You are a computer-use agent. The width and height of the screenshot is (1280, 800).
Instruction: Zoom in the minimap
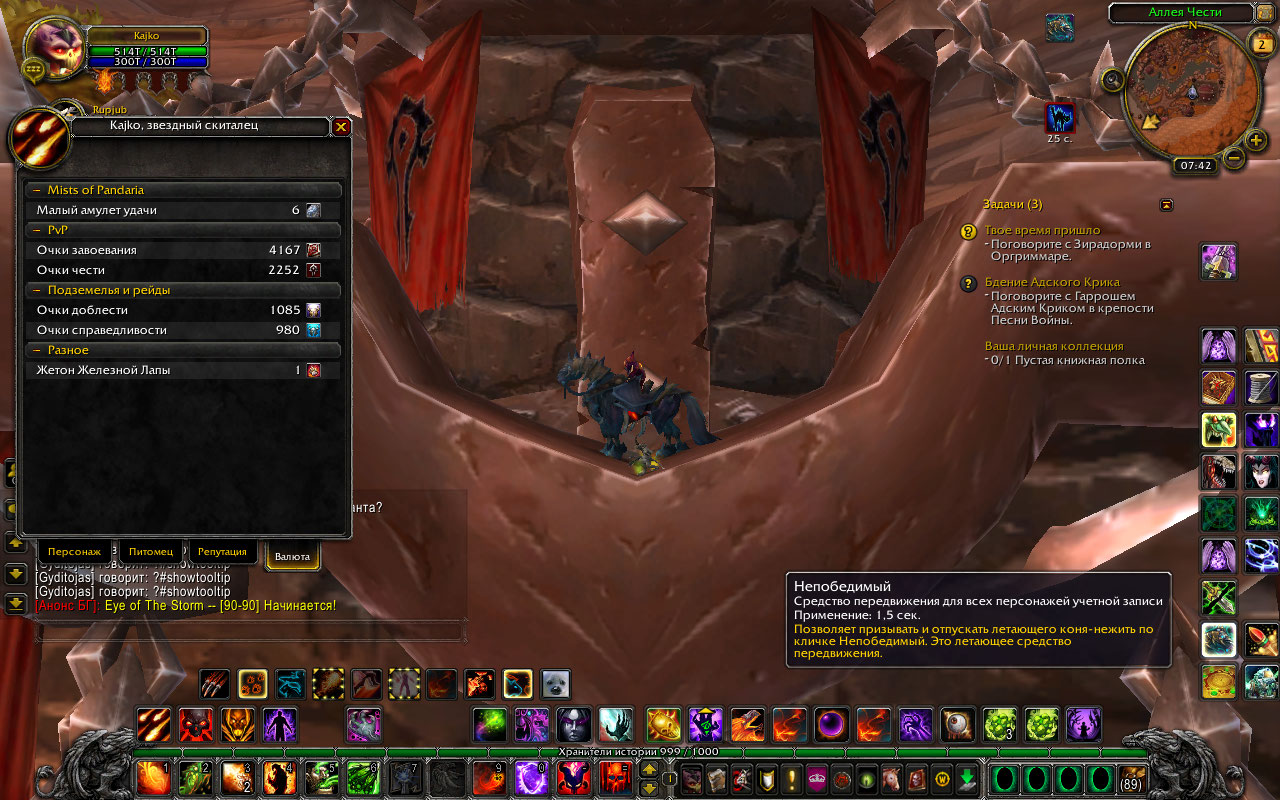(x=1257, y=140)
